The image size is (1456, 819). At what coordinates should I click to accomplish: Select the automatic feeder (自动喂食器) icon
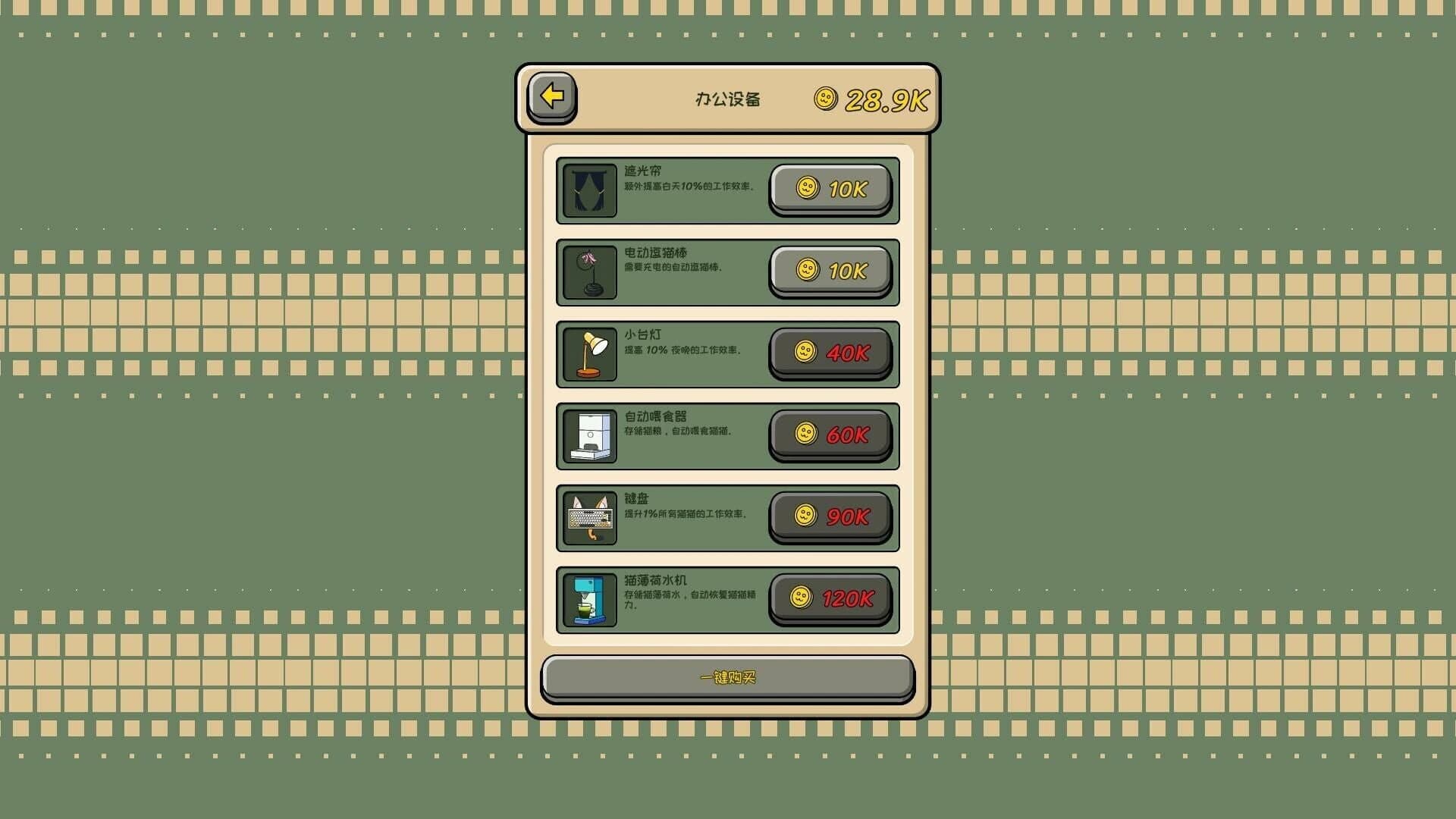(x=590, y=435)
